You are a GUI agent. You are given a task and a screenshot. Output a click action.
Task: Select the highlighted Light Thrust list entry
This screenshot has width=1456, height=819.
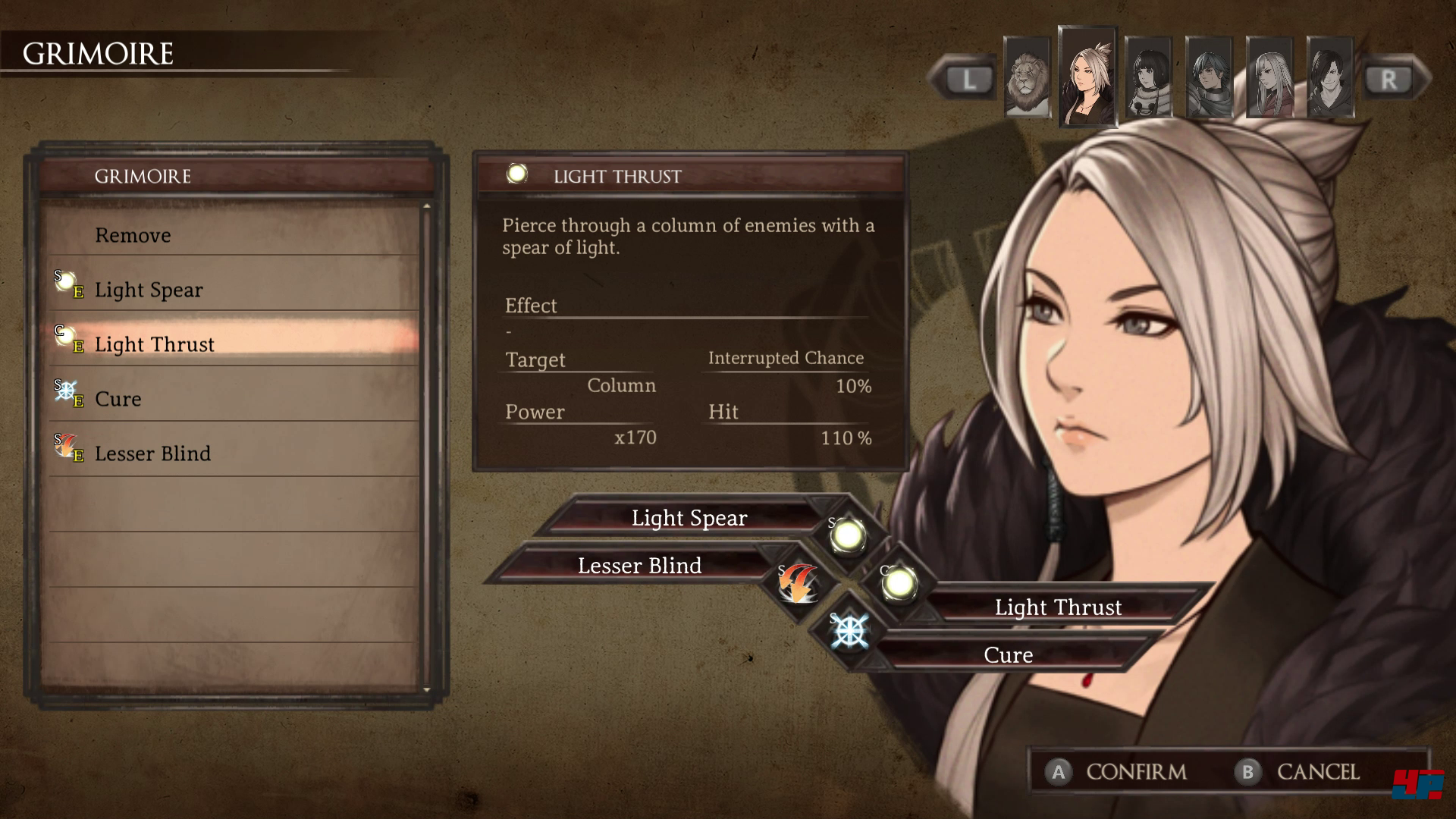click(155, 344)
